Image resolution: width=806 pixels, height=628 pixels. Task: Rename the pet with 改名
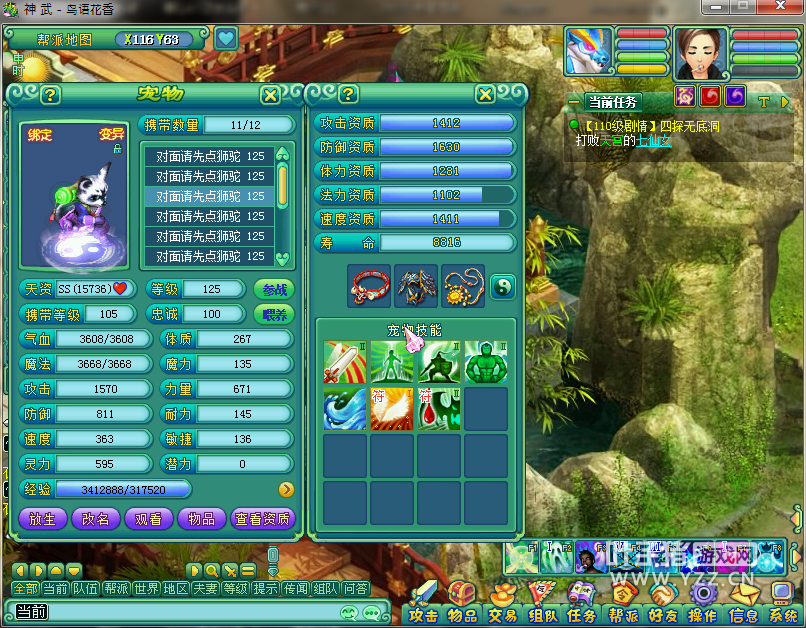point(96,518)
